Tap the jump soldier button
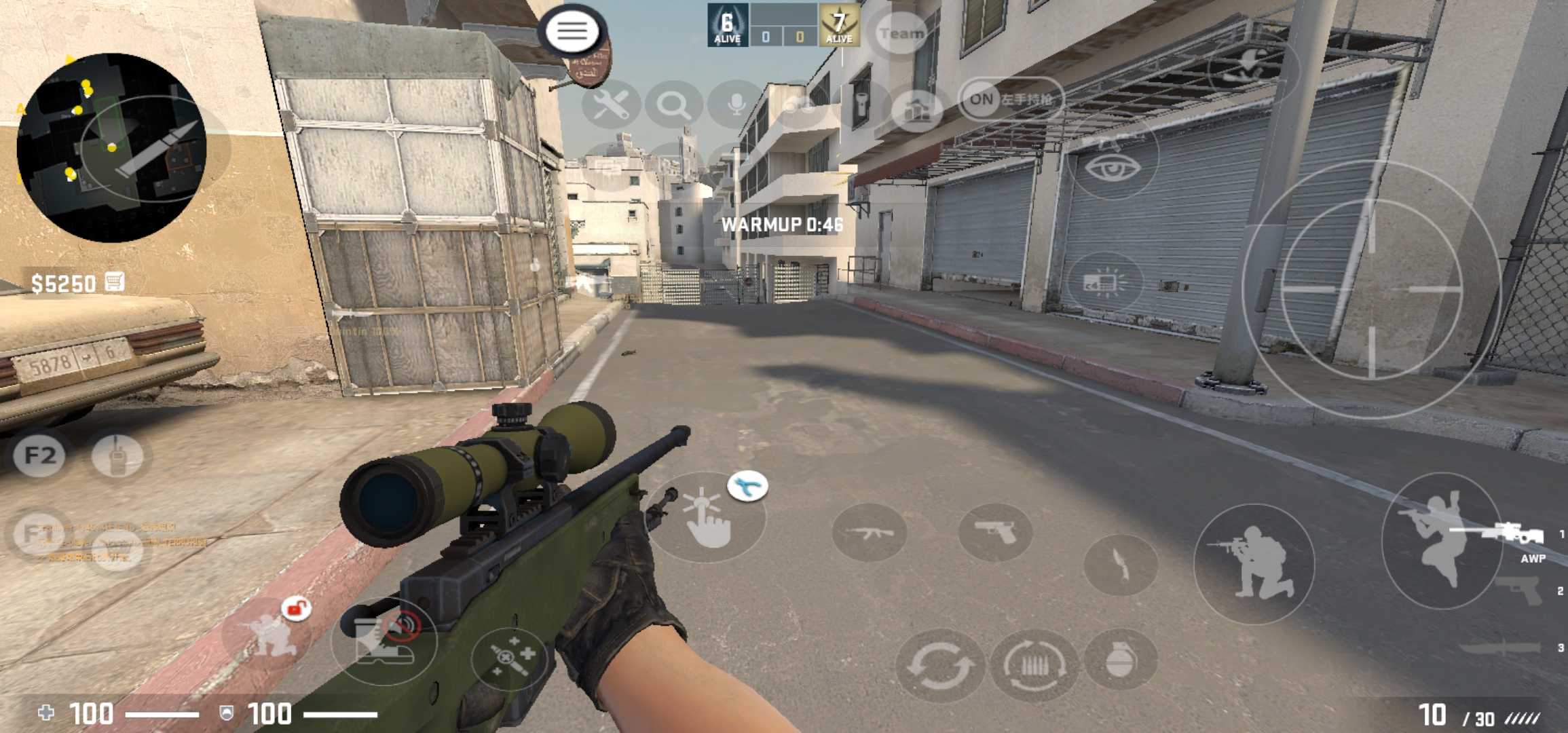 tap(1440, 540)
